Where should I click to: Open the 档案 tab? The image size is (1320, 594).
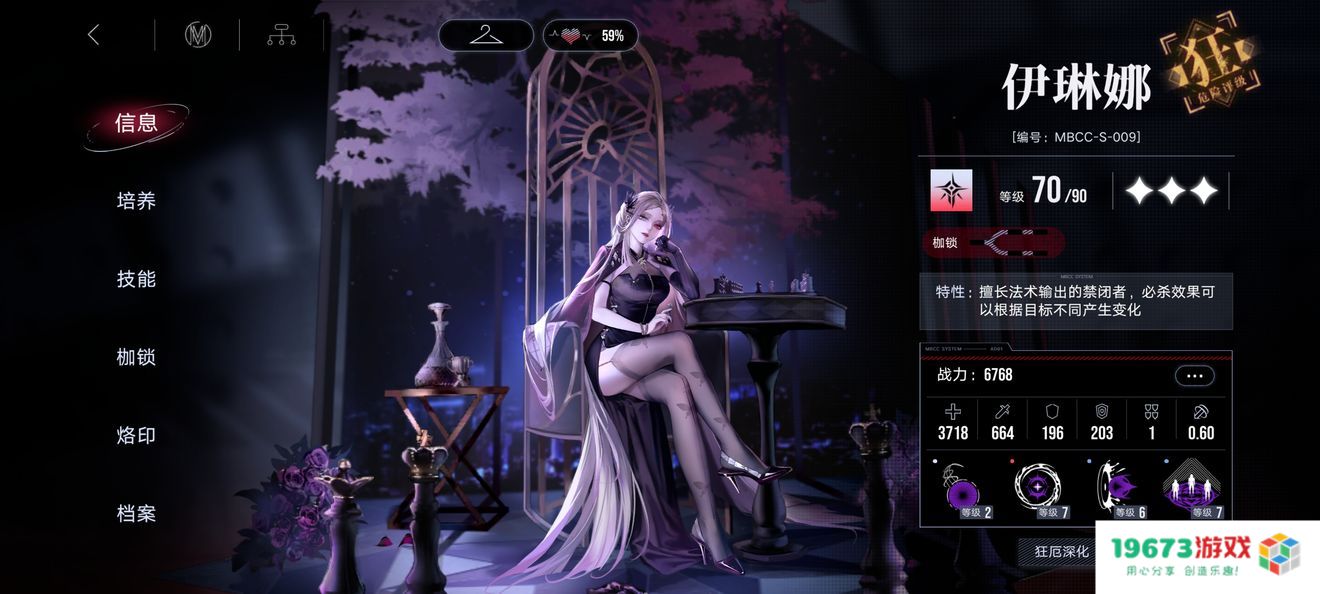136,513
